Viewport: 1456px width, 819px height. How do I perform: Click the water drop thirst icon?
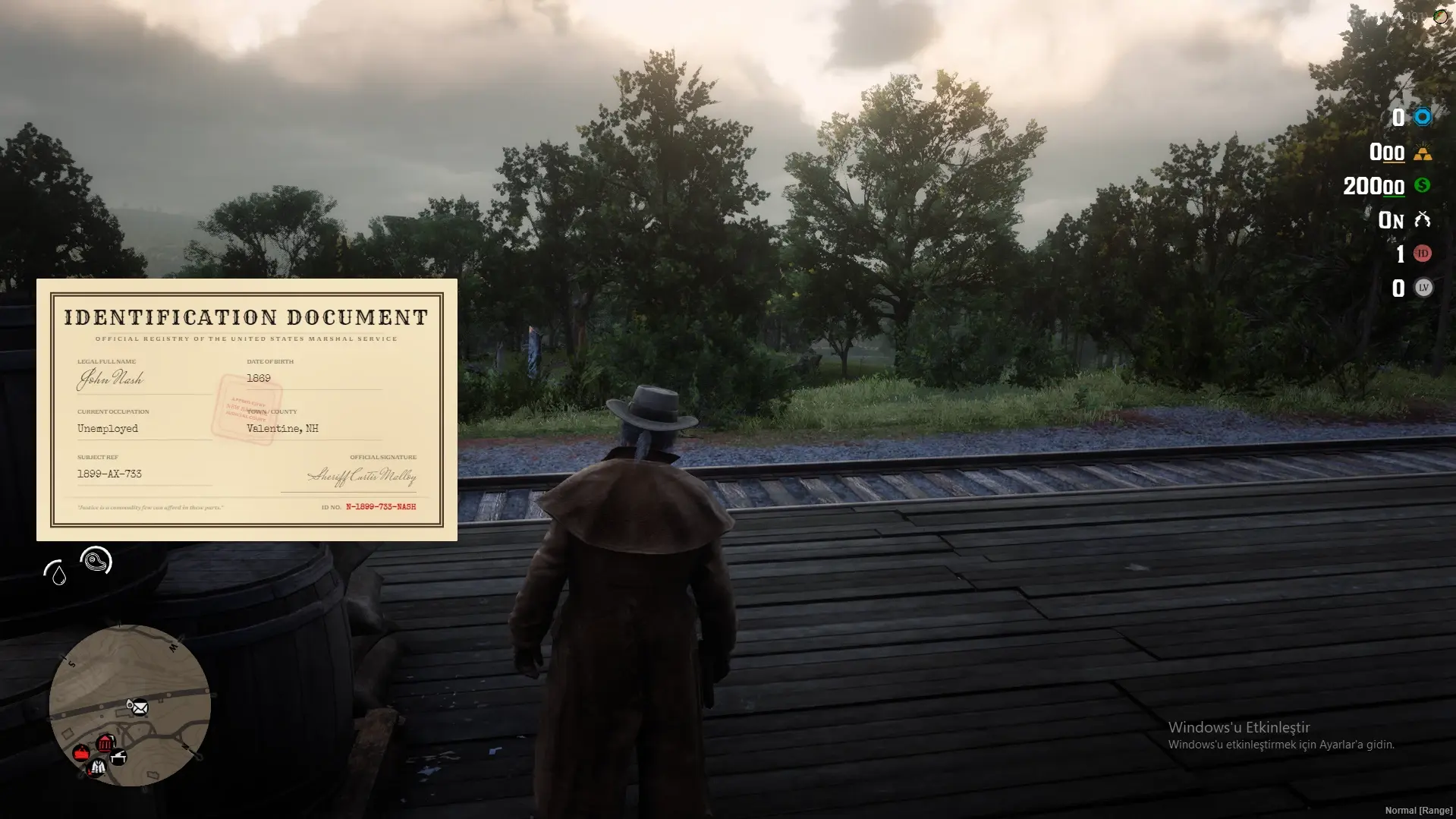point(55,573)
